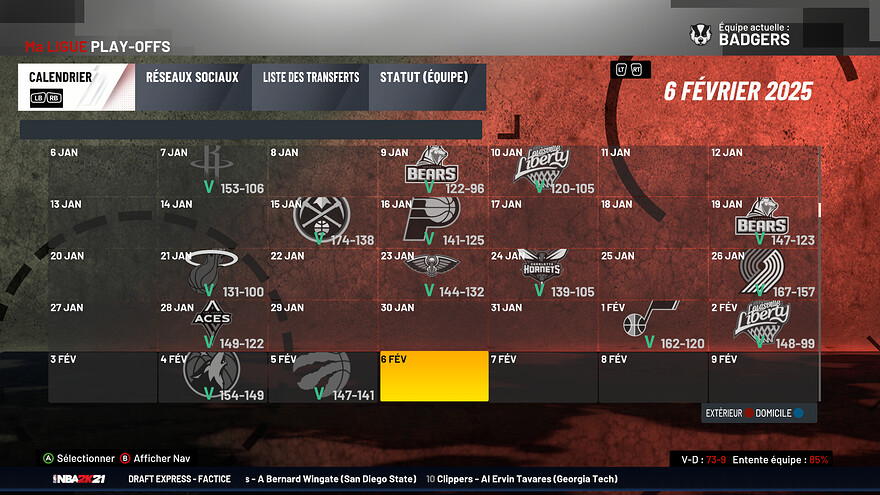The height and width of the screenshot is (495, 880).
Task: Select the 7 Jan Rockets game
Action: pos(213,171)
